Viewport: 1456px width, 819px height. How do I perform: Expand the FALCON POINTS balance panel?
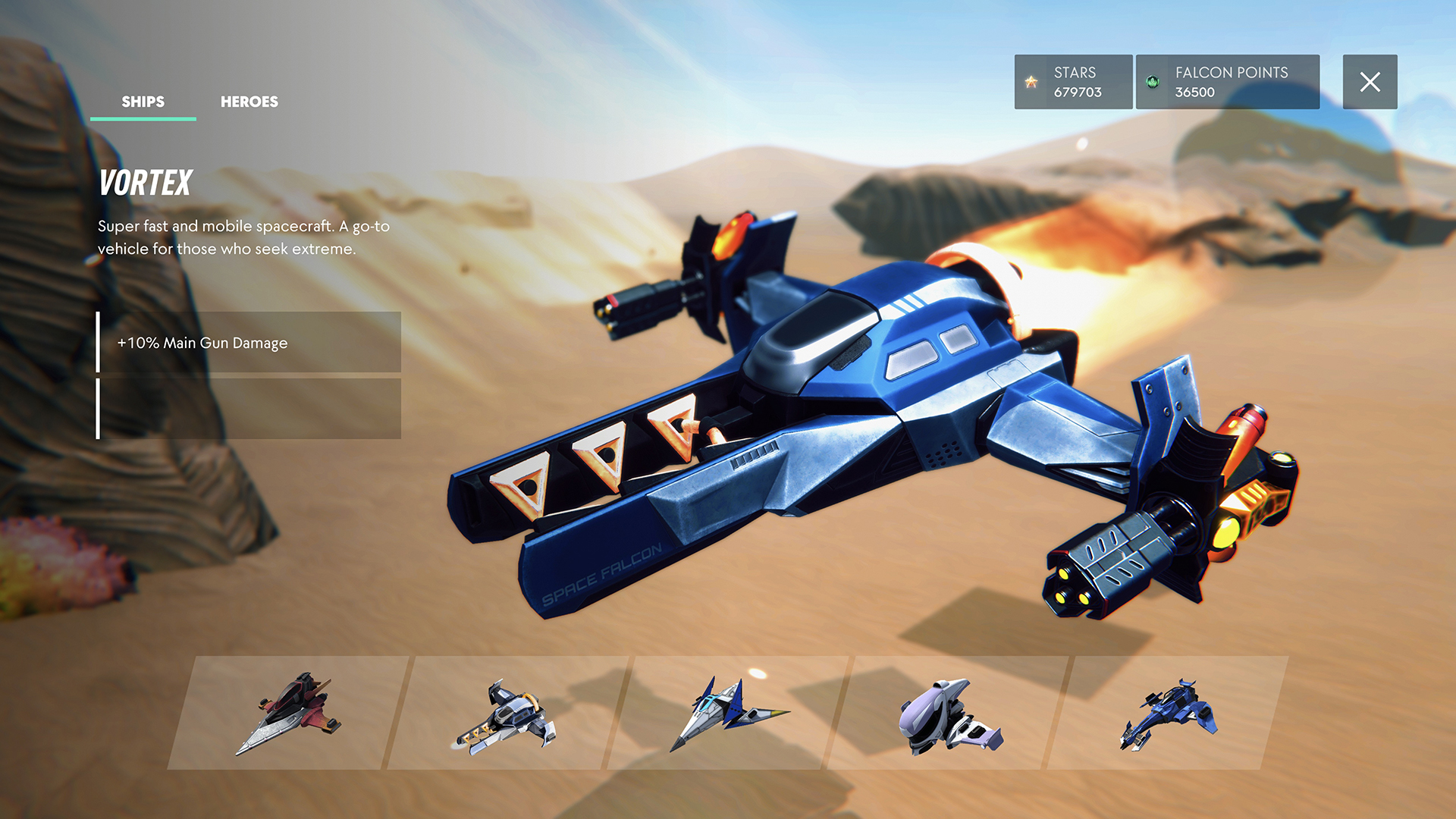tap(1228, 82)
